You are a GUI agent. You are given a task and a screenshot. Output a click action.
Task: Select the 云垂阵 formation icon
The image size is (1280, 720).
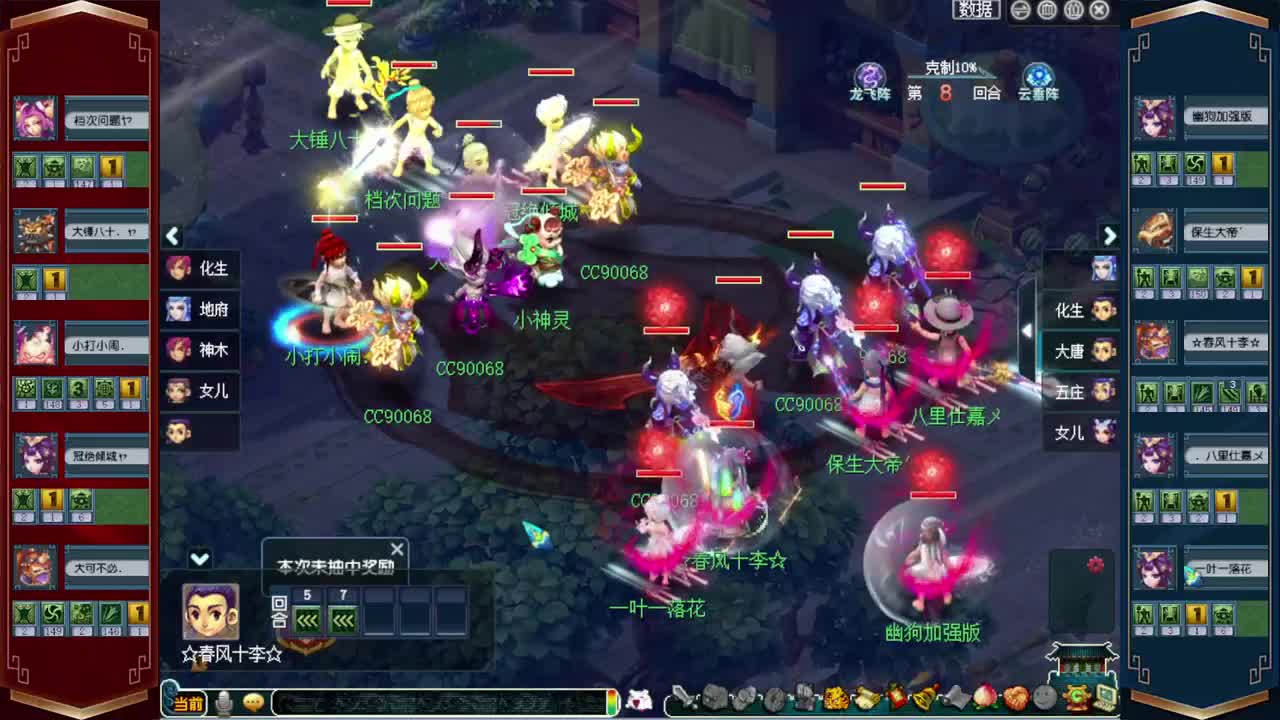(x=1037, y=75)
